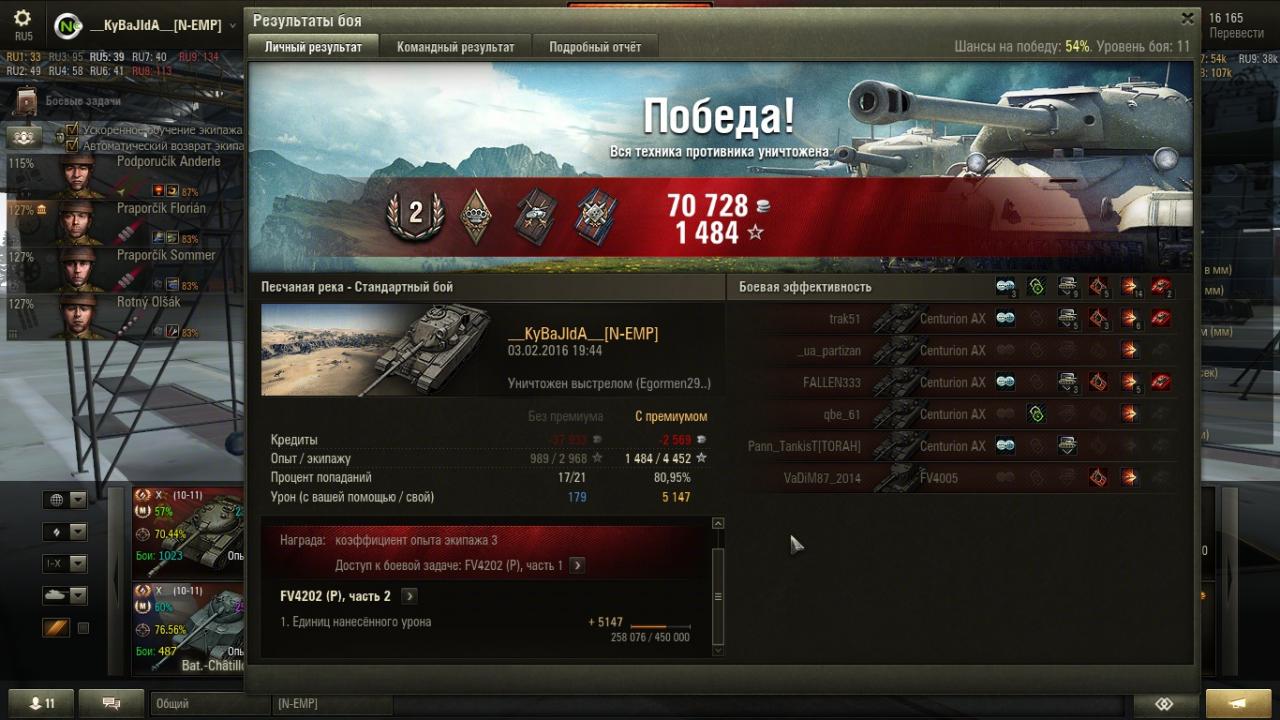This screenshot has width=1280, height=720.
Task: Toggle accelerated crew training checkbox
Action: [72, 130]
